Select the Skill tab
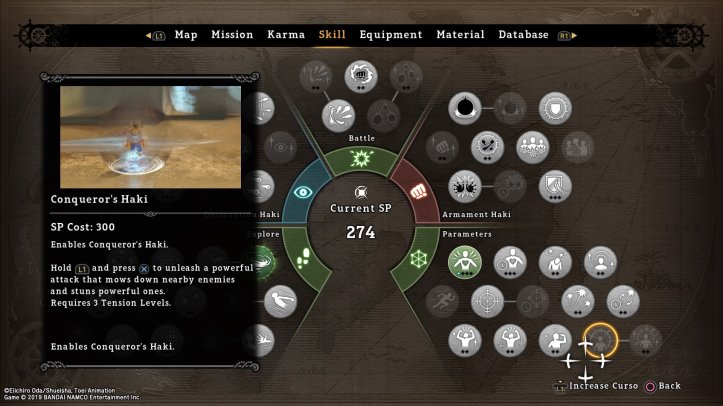Screen dimensions: 723x406 332,35
